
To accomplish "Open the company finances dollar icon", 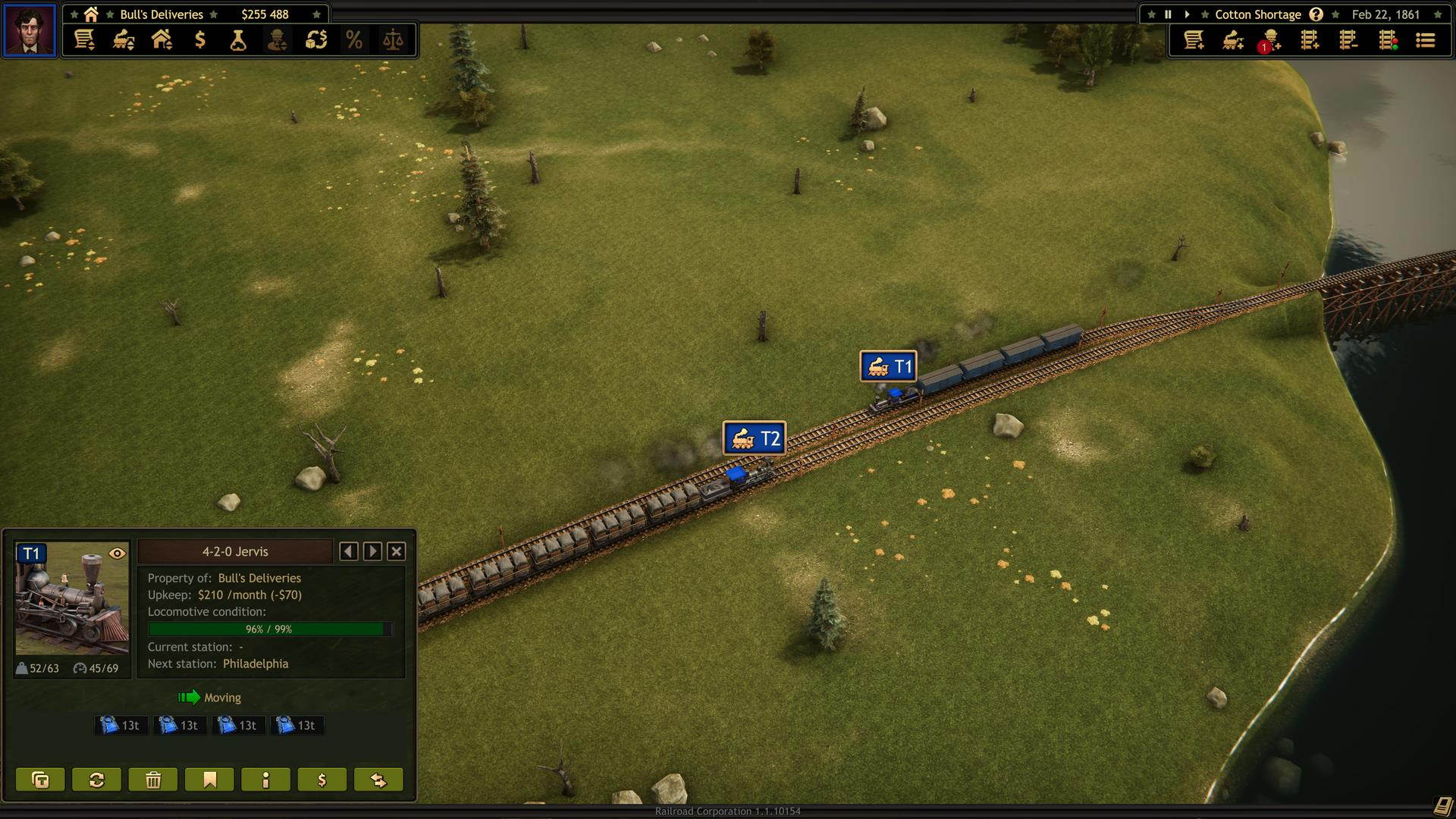I will pyautogui.click(x=200, y=40).
